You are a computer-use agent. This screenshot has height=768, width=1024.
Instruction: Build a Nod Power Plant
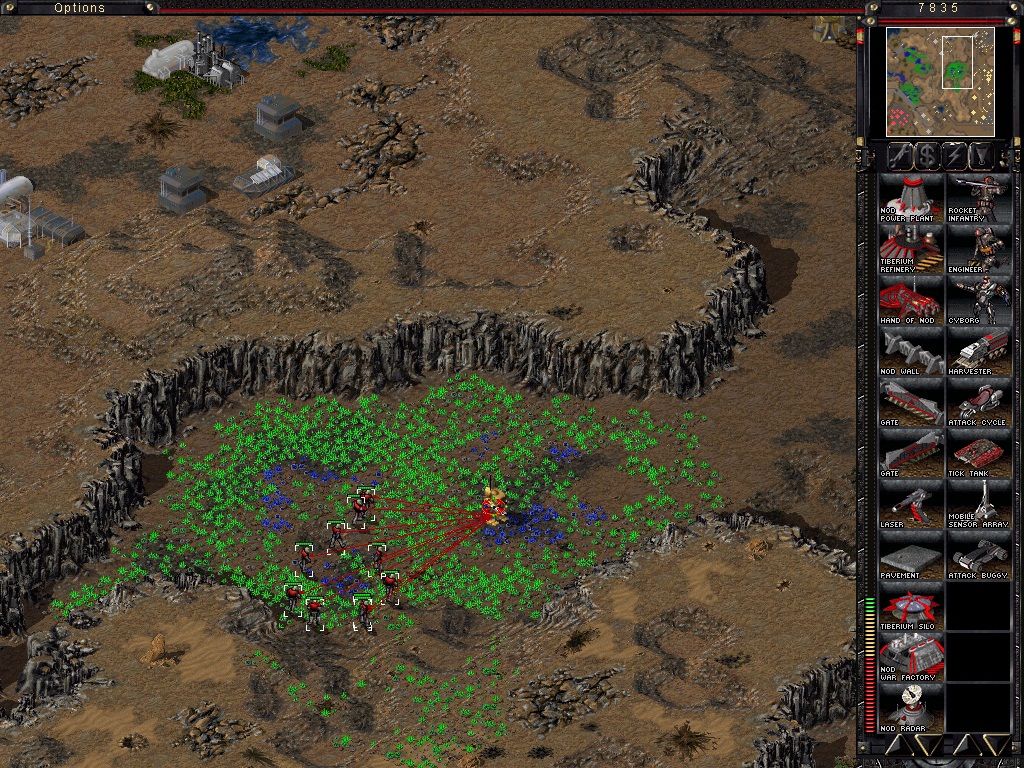911,197
